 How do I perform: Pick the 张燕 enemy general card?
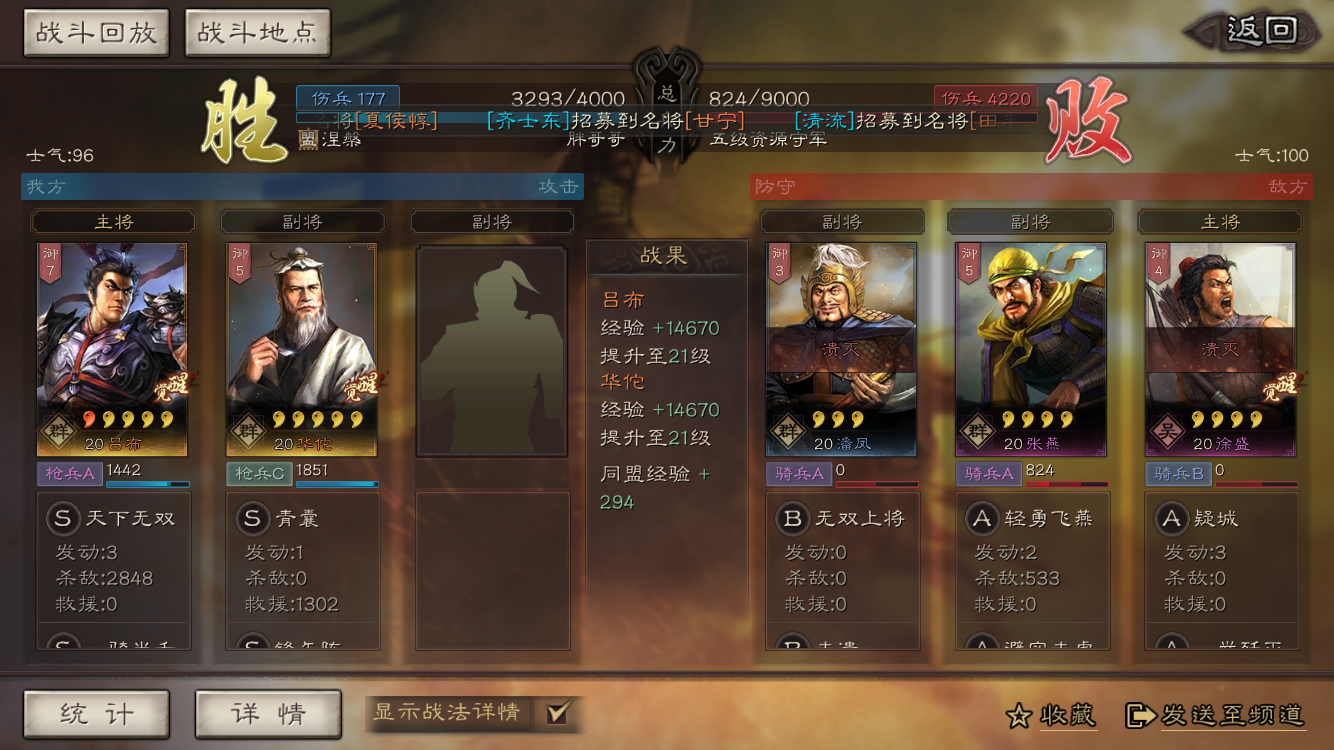click(1031, 349)
